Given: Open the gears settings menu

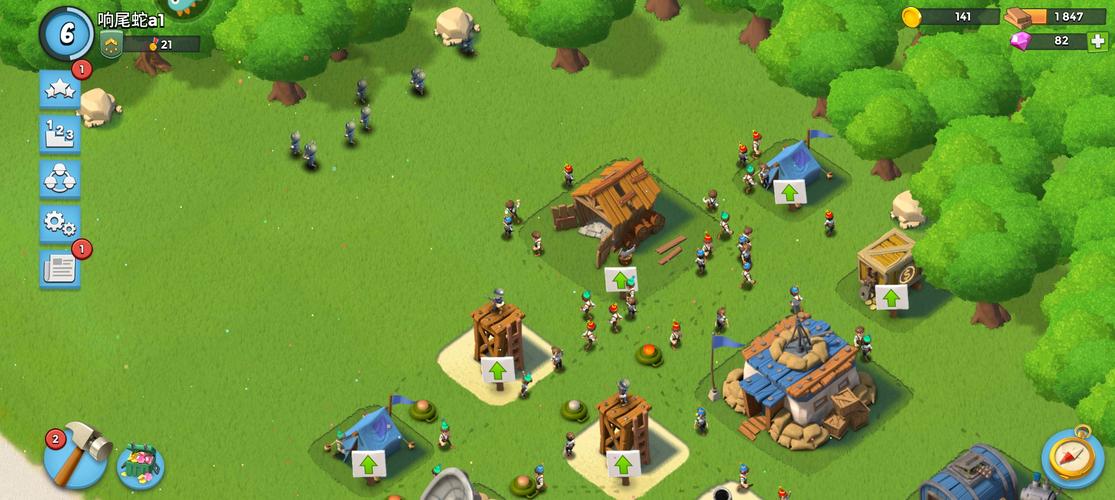Looking at the screenshot, I should click(x=60, y=222).
